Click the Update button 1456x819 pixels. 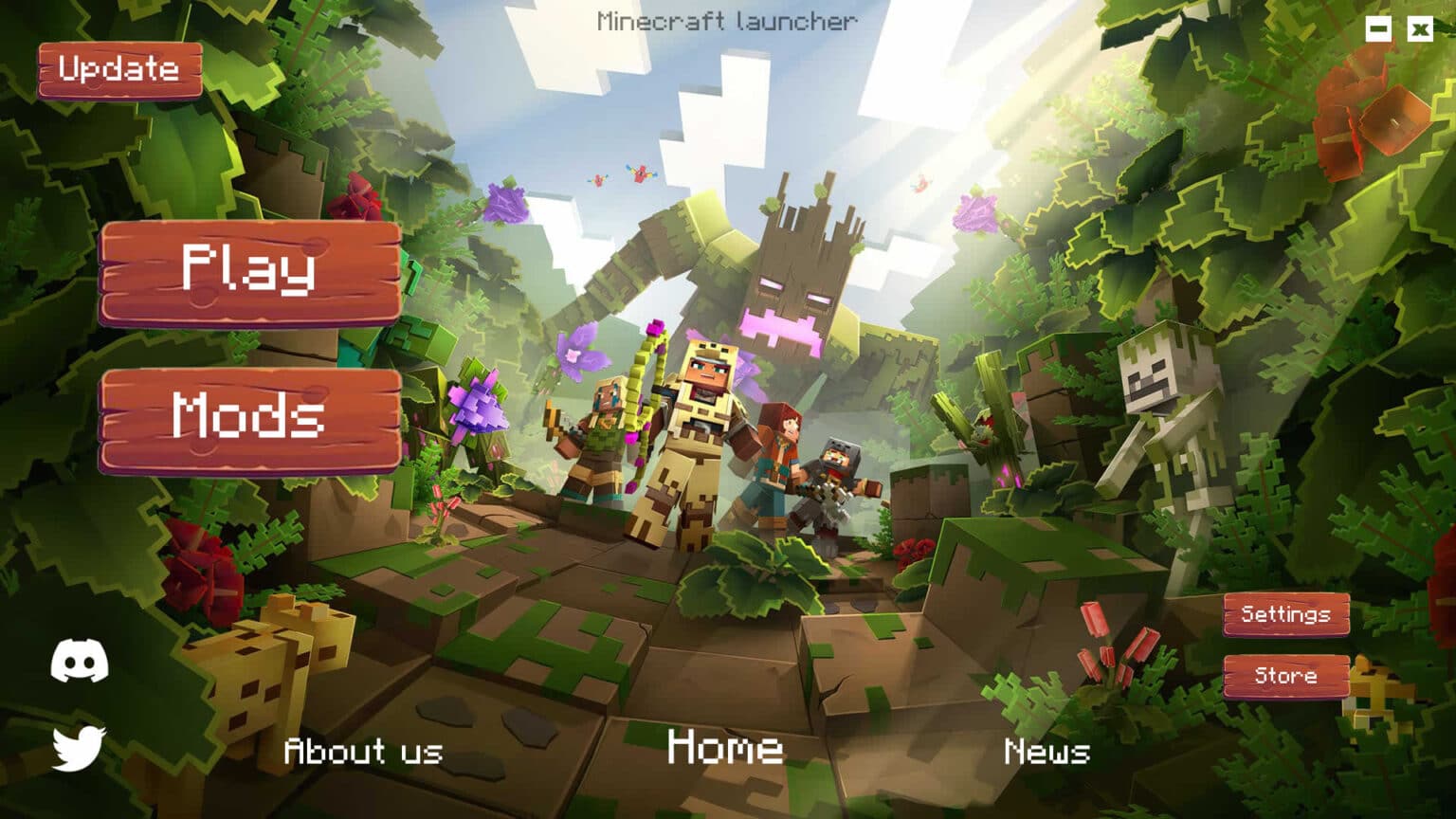coord(119,69)
